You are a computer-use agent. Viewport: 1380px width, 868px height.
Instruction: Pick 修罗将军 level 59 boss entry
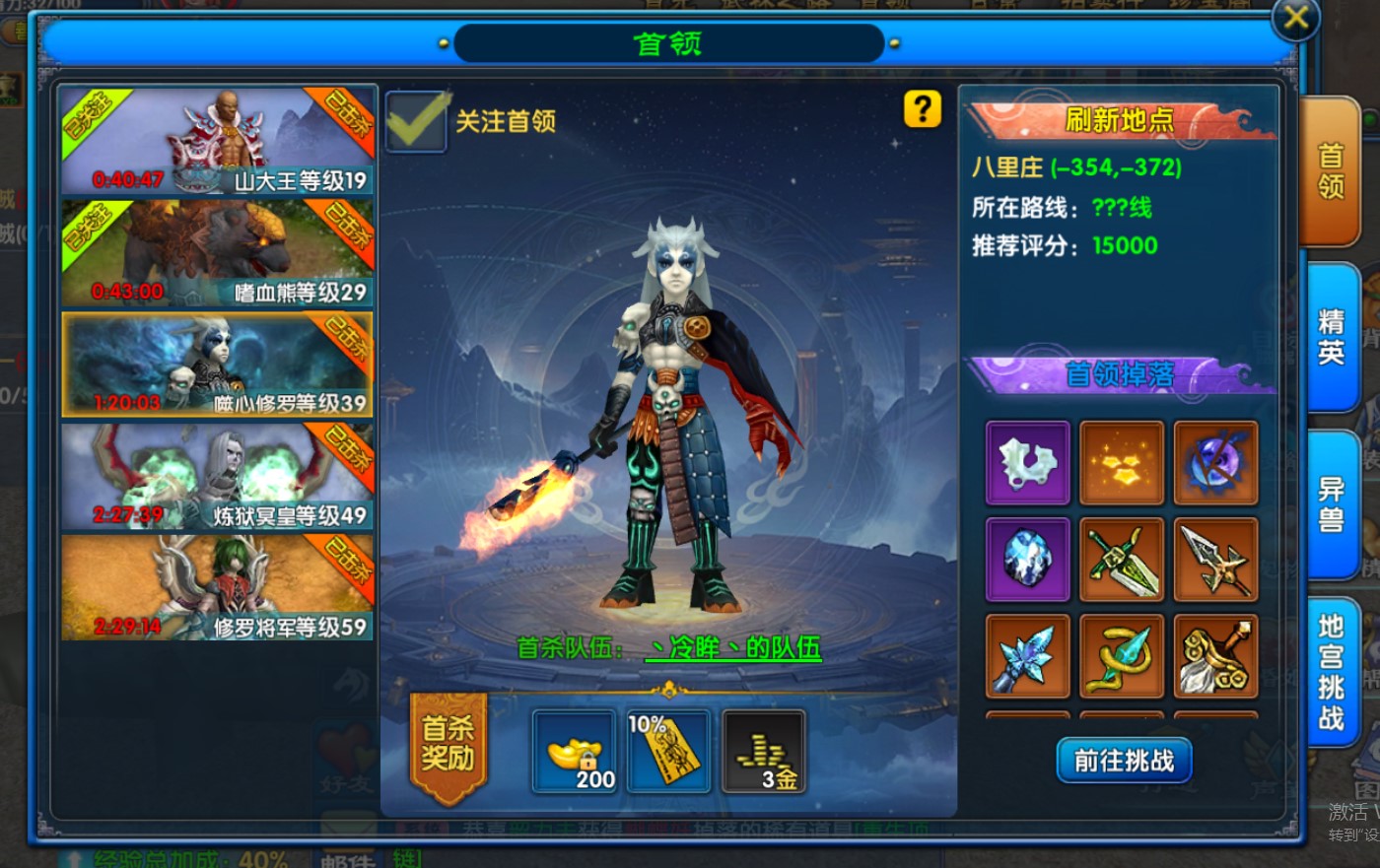pyautogui.click(x=217, y=588)
